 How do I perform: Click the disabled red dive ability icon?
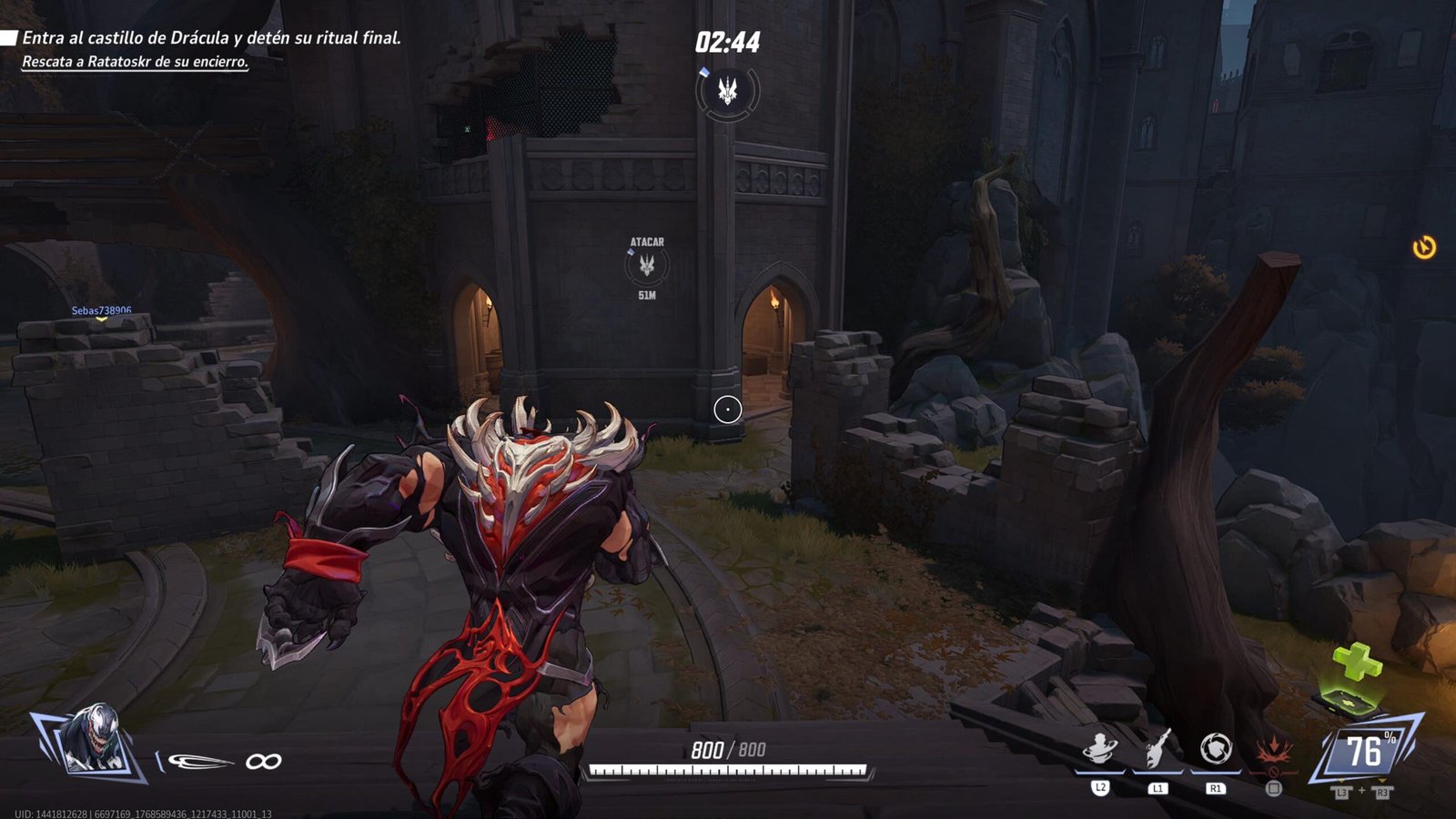pos(1273,753)
